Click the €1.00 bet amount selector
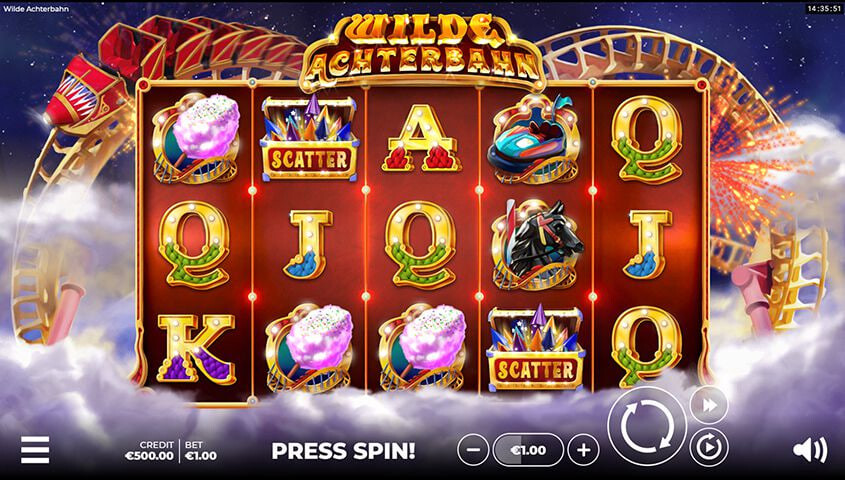This screenshot has height=480, width=845. point(529,450)
